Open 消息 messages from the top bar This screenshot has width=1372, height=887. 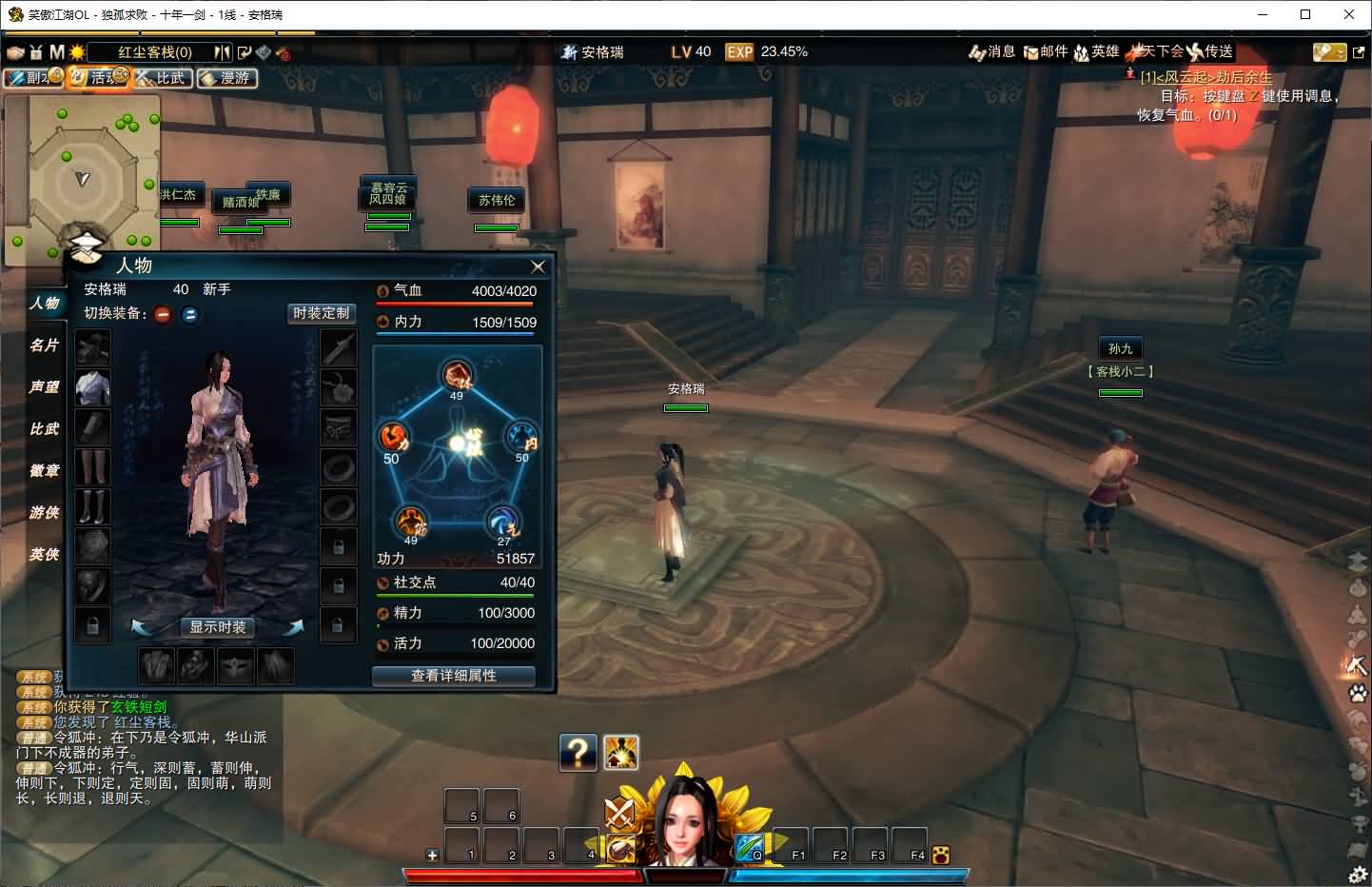991,51
